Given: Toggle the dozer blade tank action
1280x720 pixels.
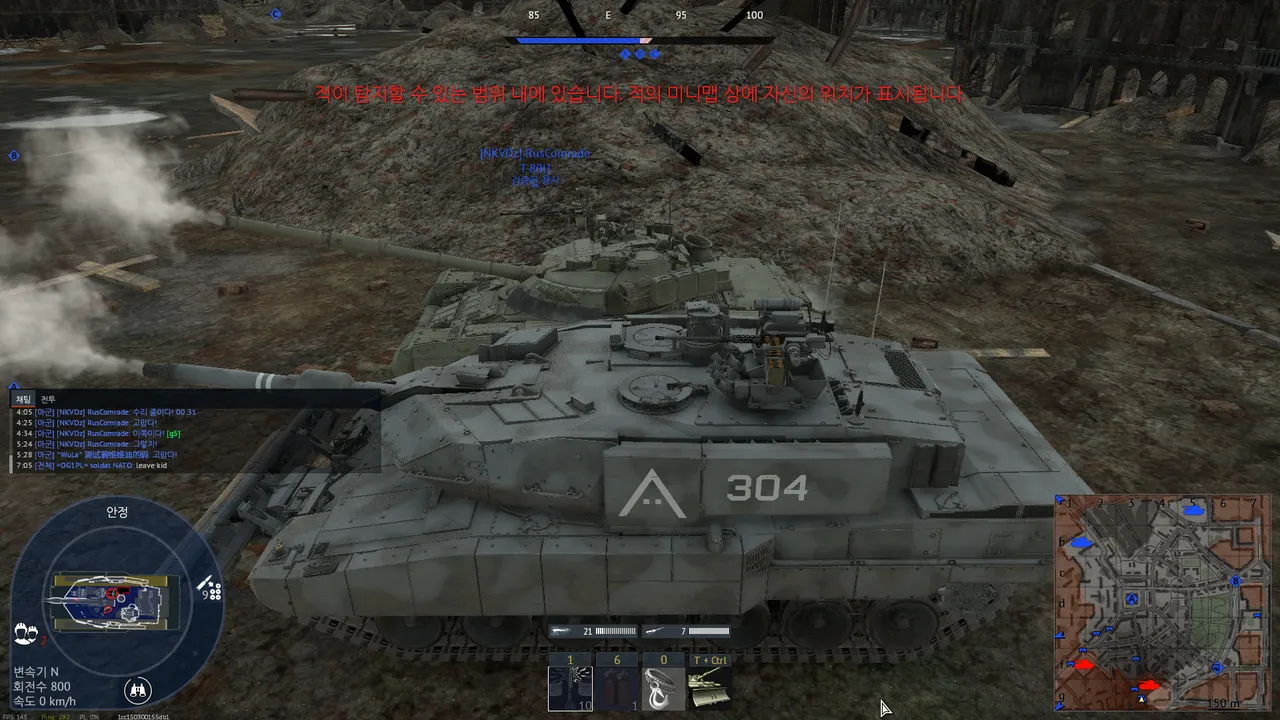Looking at the screenshot, I should tap(709, 686).
